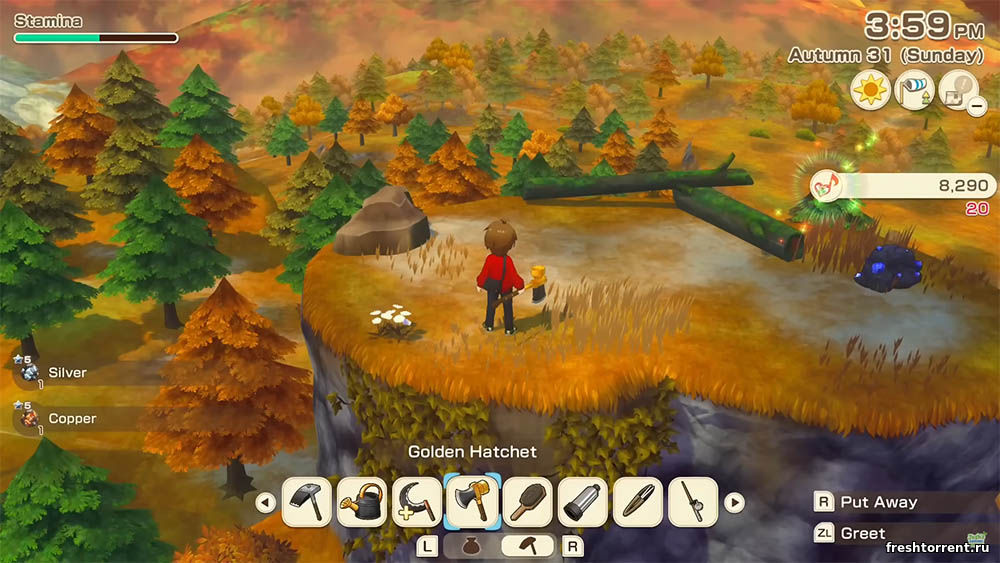This screenshot has width=1000, height=563.
Task: Select the milker canister slot
Action: [x=582, y=502]
